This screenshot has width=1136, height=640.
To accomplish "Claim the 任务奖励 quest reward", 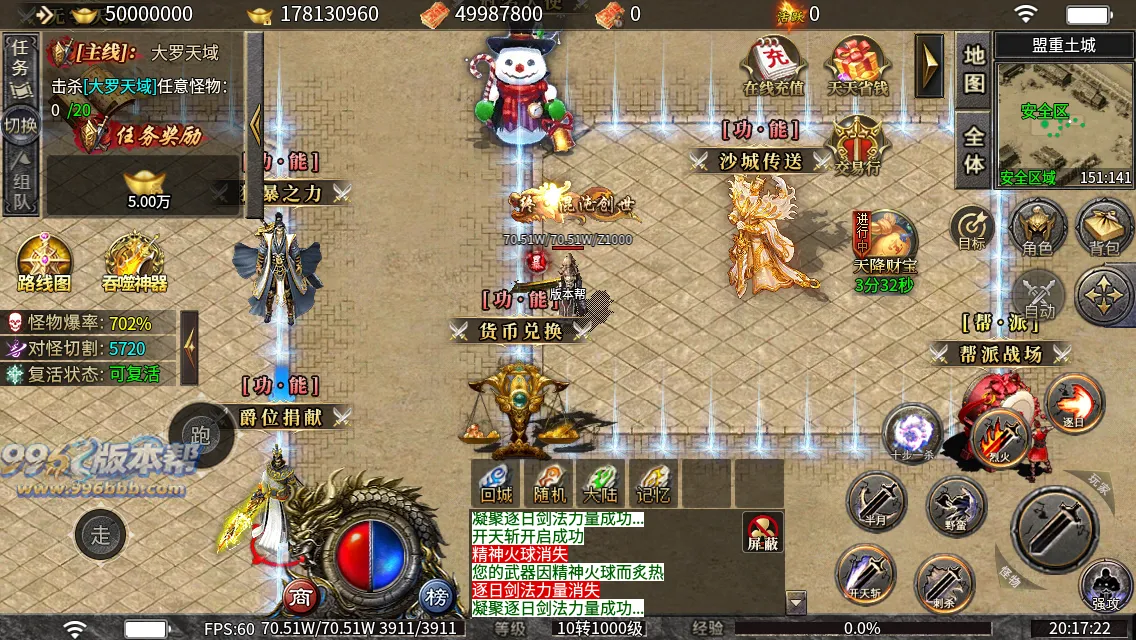I will [x=147, y=135].
